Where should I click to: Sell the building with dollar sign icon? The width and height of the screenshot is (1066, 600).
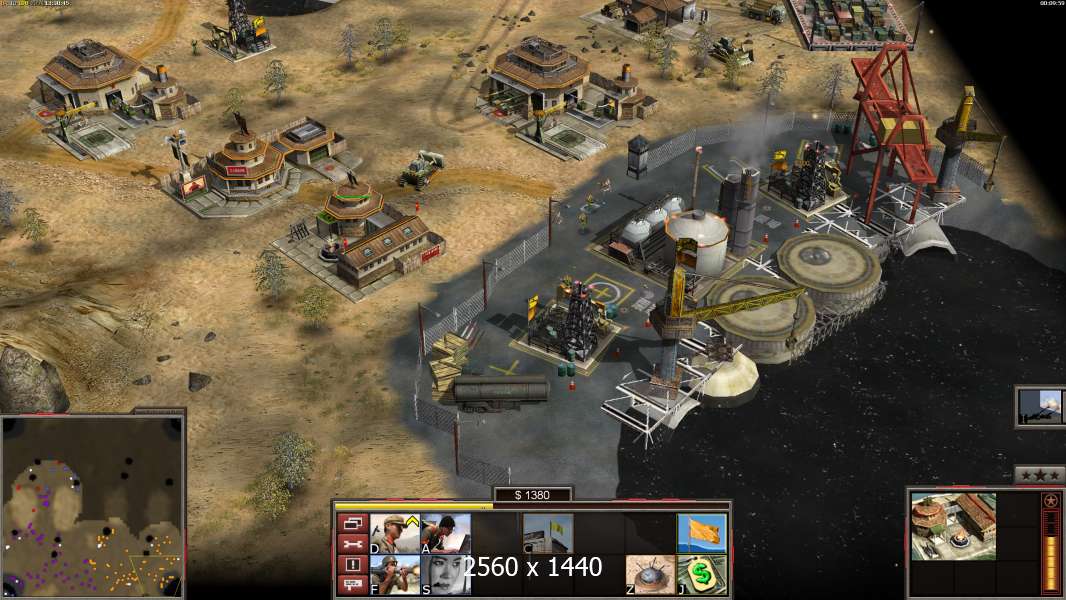click(701, 575)
